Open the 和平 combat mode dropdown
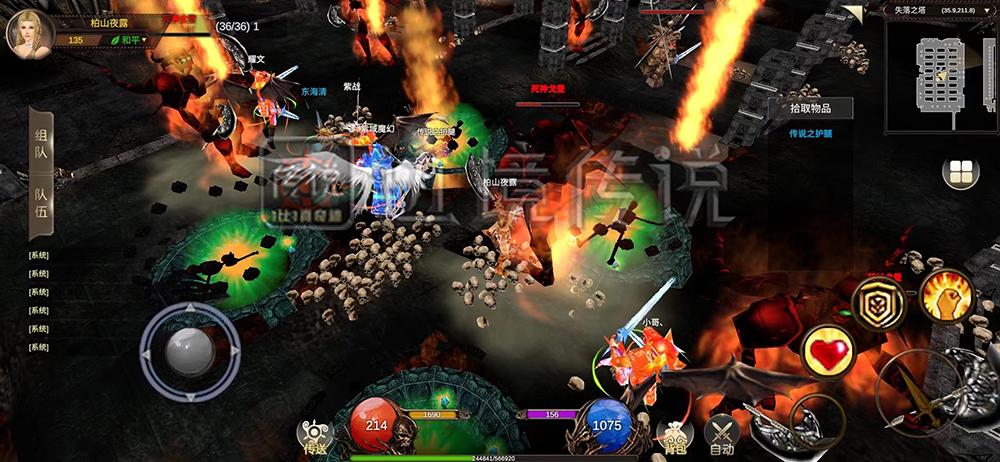Viewport: 1000px width, 462px height. [129, 40]
